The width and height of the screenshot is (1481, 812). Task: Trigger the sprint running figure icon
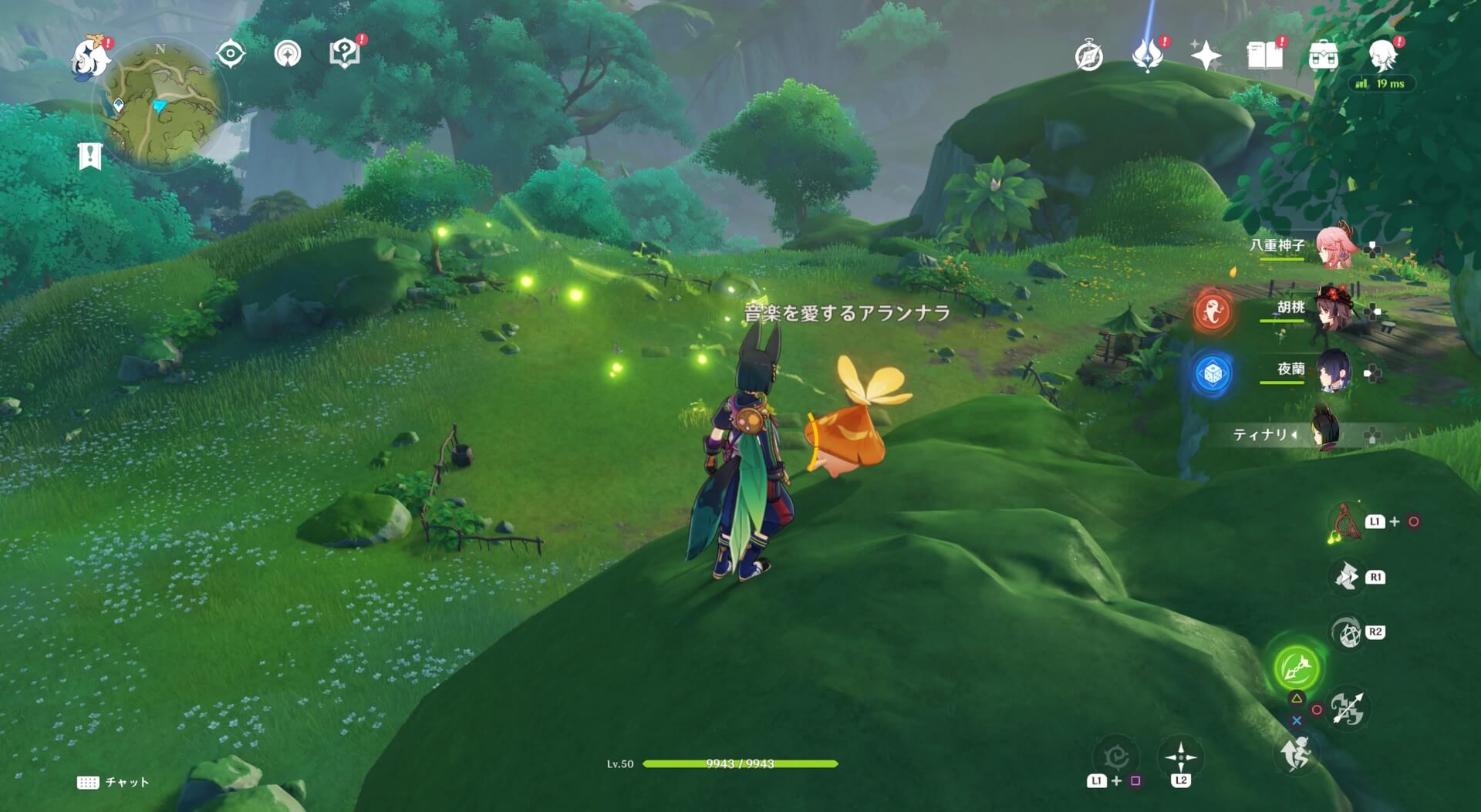(1296, 753)
